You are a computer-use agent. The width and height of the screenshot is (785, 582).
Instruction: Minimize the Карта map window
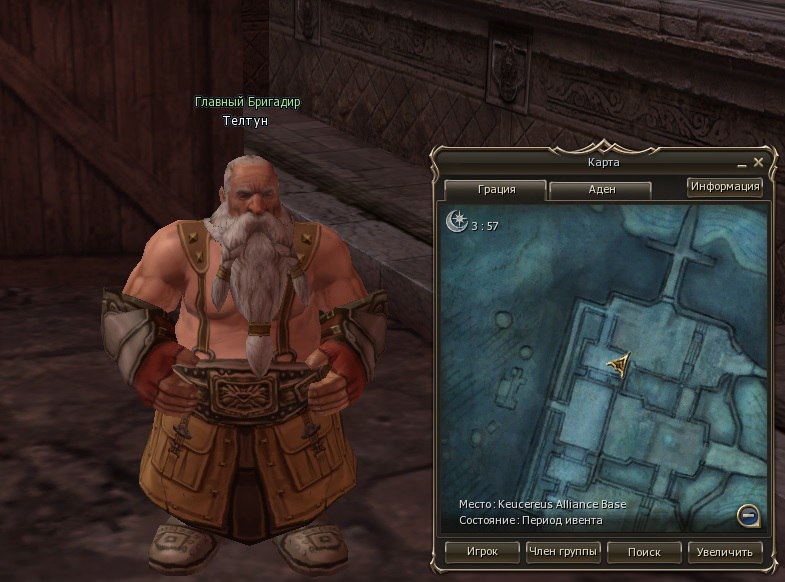(743, 163)
